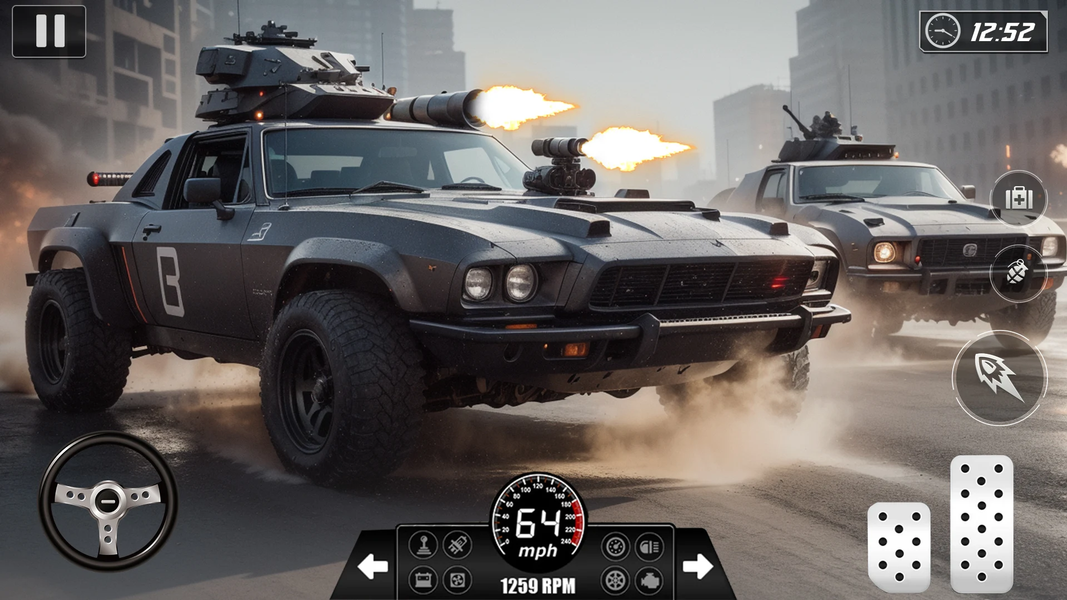The width and height of the screenshot is (1067, 600).
Task: Select the spark plug icon
Action: pyautogui.click(x=457, y=545)
